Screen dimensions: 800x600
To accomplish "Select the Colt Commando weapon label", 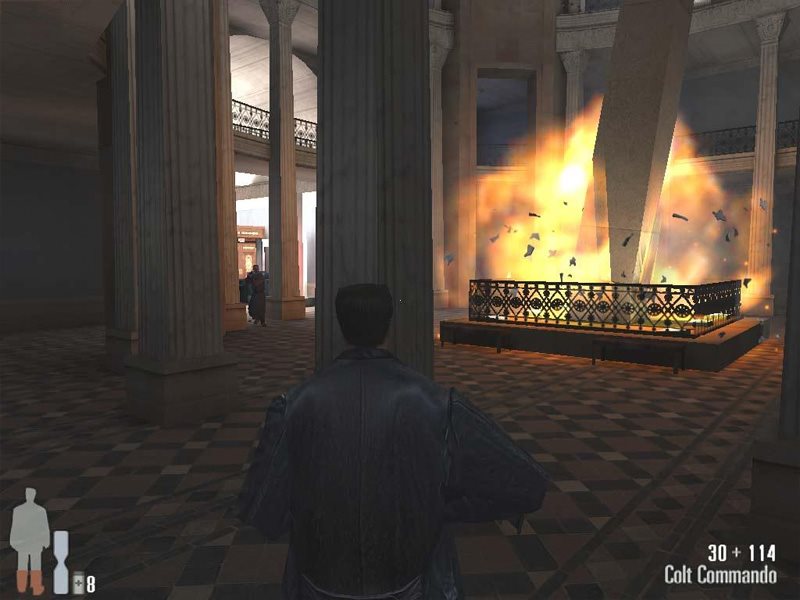I will click(720, 575).
